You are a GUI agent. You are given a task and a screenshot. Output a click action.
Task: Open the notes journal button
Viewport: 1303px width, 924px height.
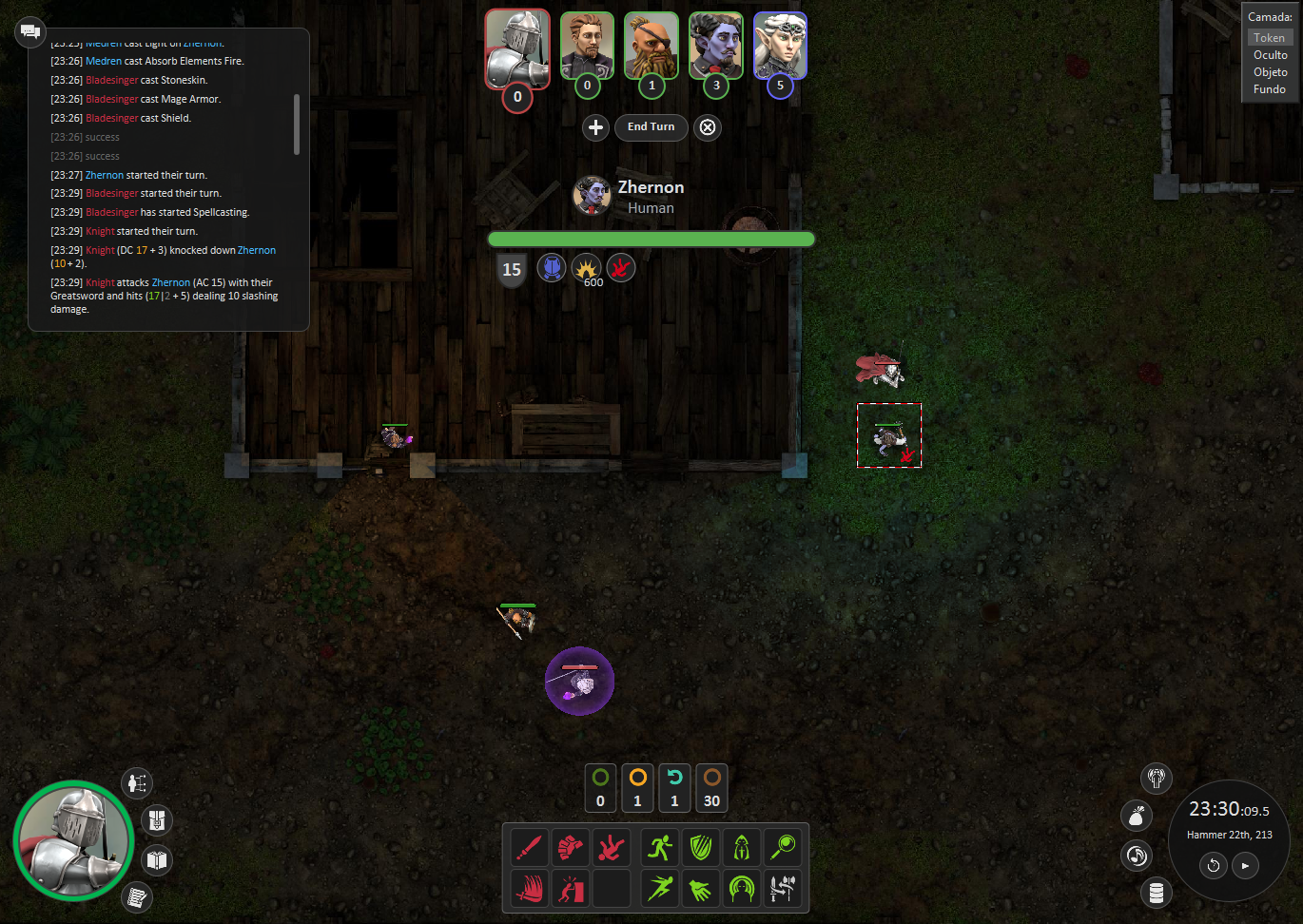137,896
